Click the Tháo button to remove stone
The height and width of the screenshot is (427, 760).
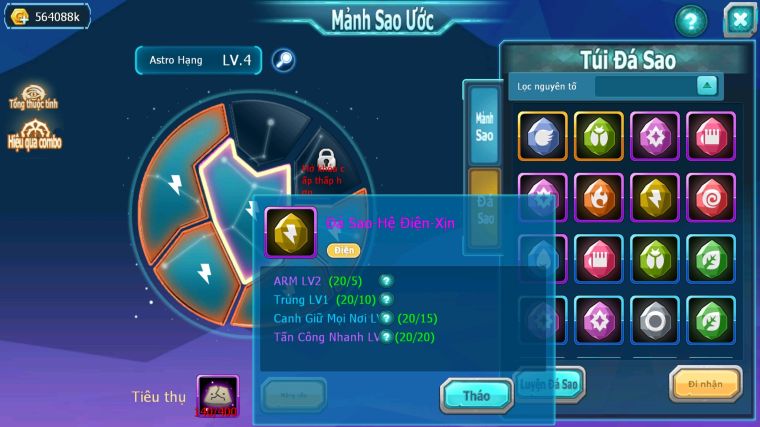point(476,395)
